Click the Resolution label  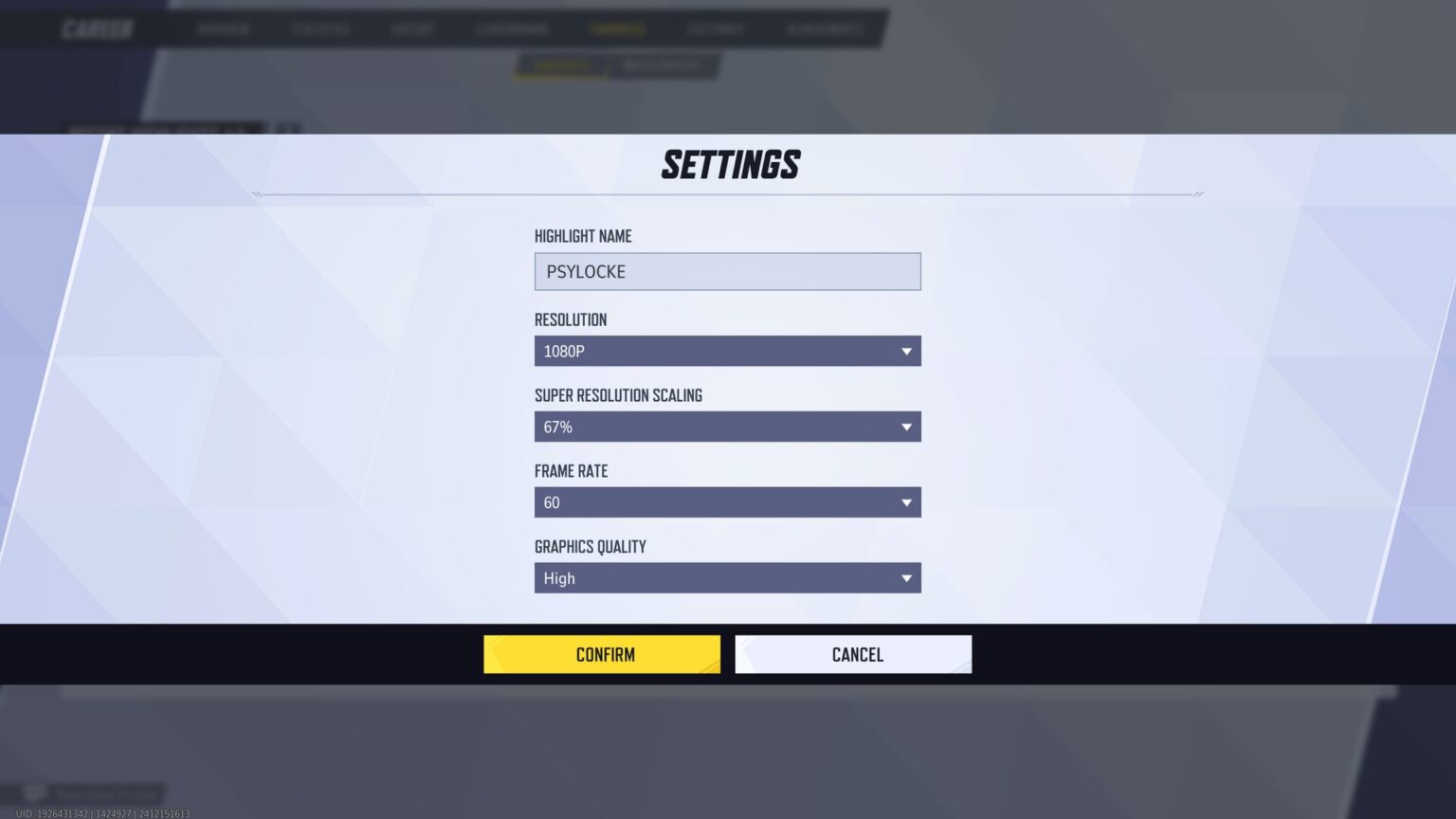tap(570, 319)
